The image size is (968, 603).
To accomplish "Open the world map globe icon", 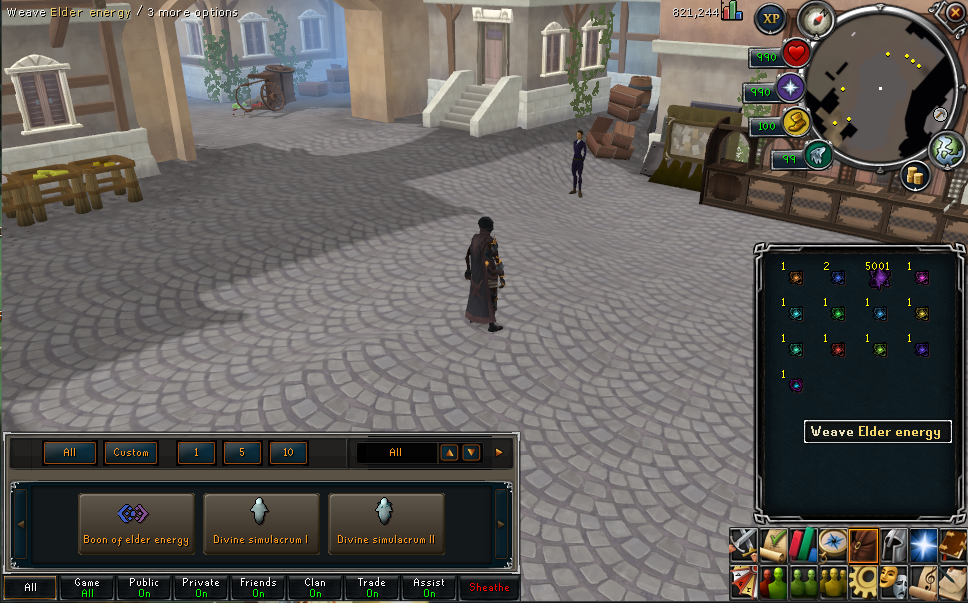I will coord(945,149).
